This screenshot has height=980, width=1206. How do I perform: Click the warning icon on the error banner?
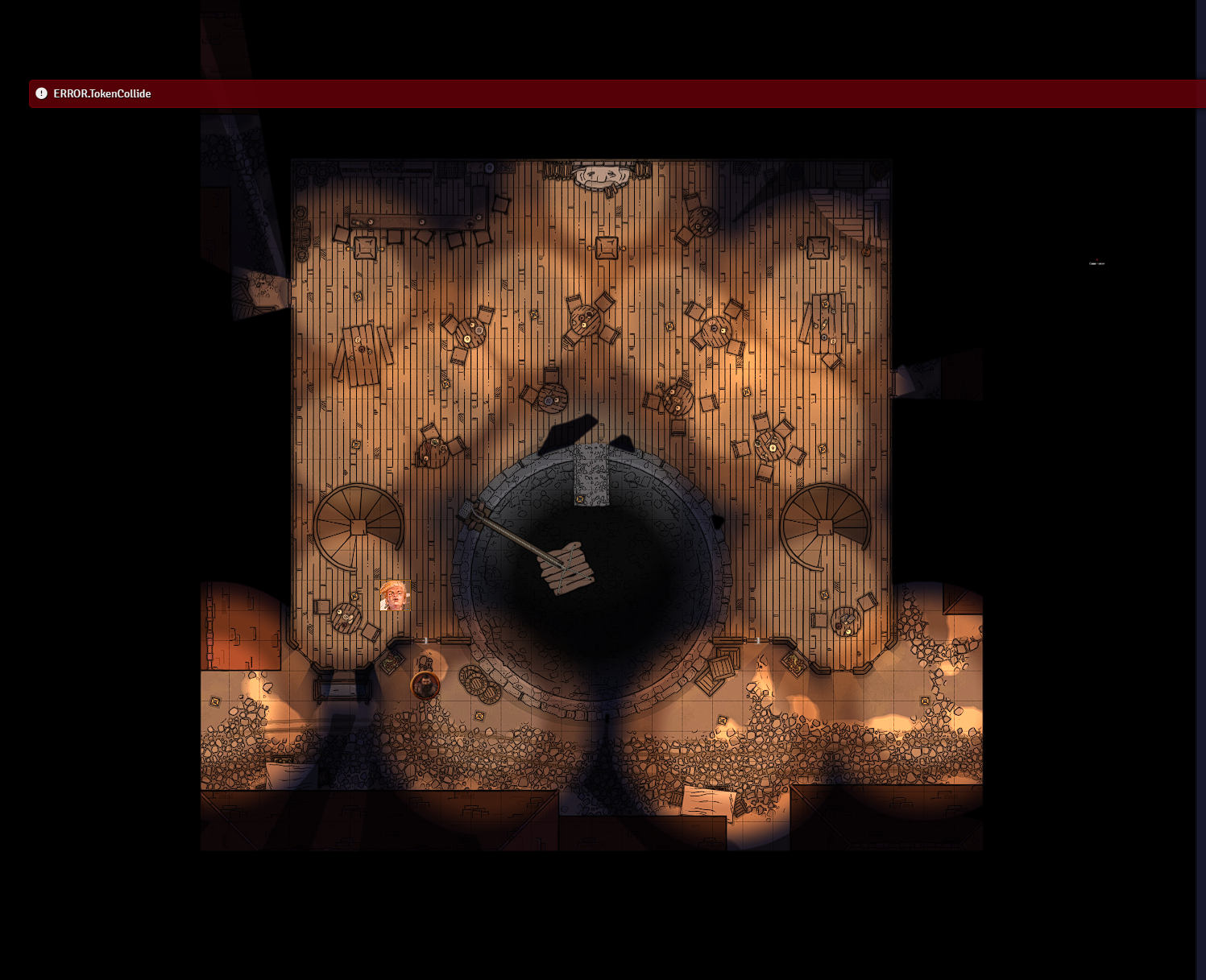(40, 93)
